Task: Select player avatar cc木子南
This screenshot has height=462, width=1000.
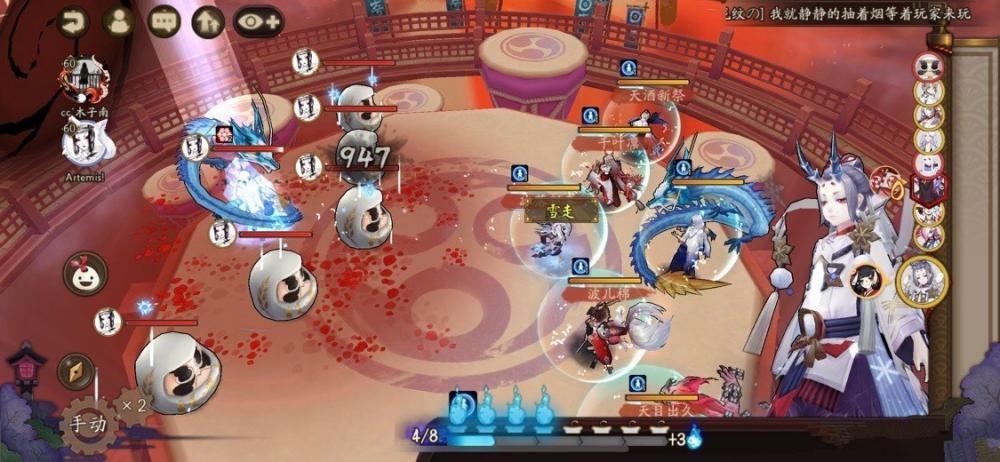Action: pyautogui.click(x=84, y=79)
